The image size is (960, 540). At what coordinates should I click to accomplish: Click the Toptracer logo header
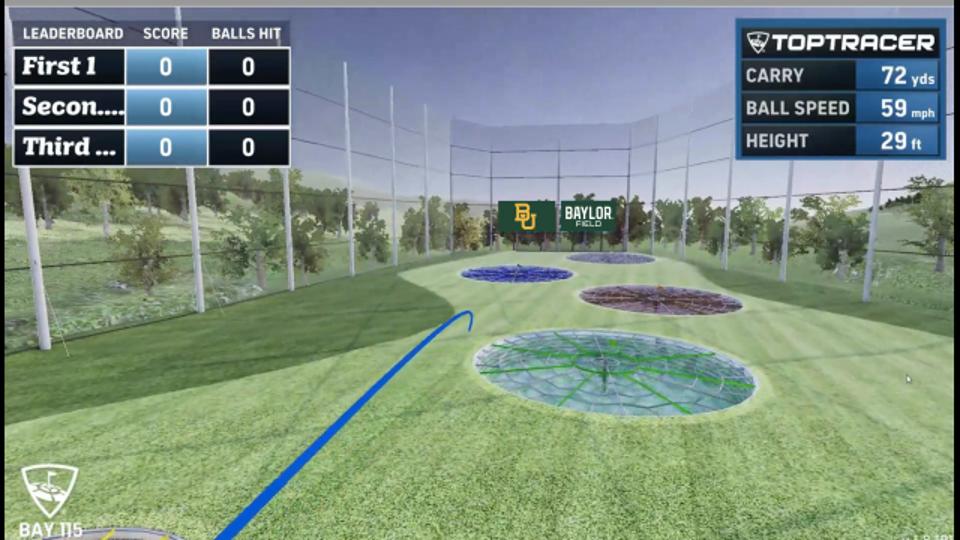click(x=840, y=42)
